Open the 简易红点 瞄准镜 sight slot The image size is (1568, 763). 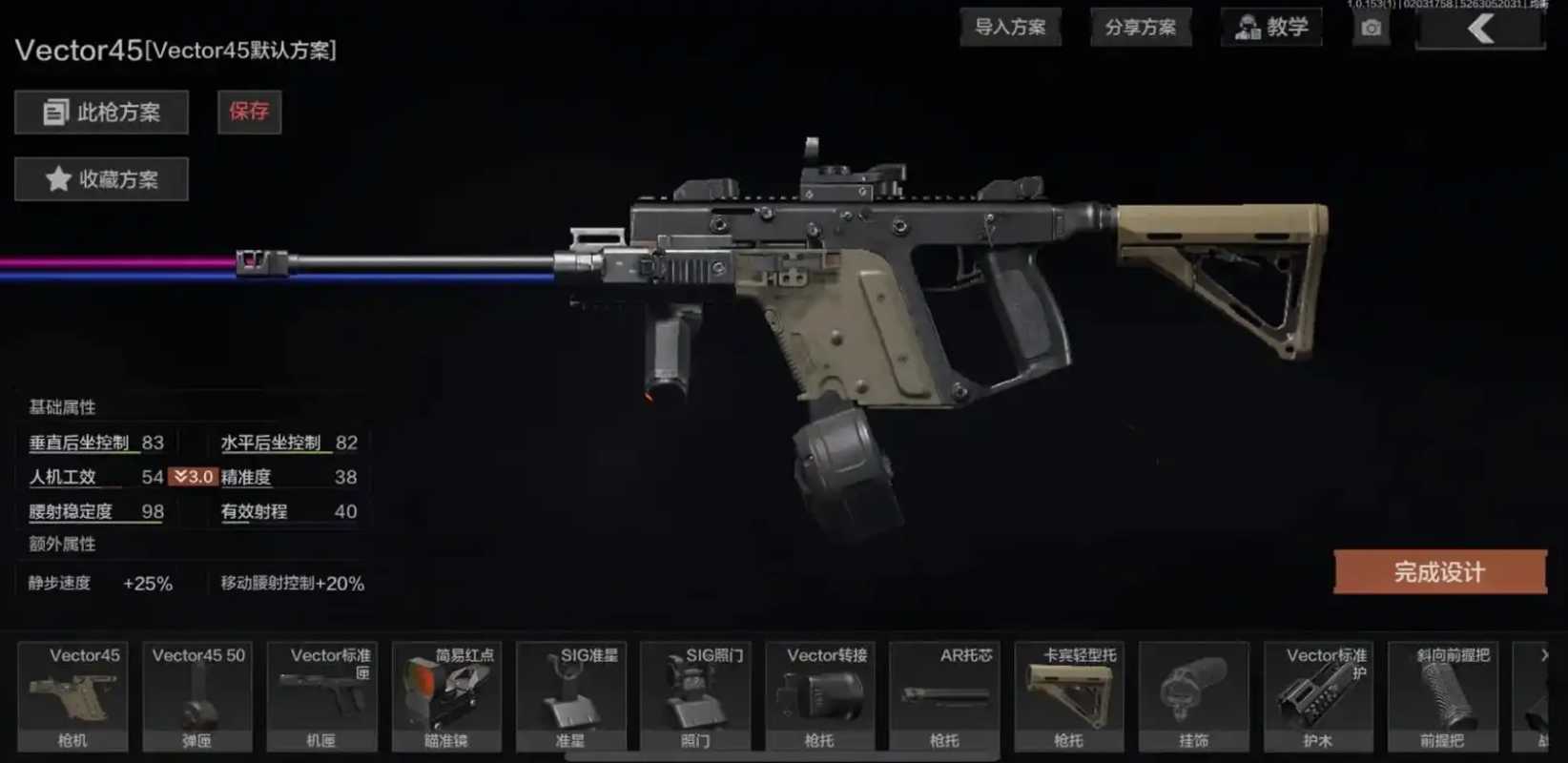click(446, 696)
